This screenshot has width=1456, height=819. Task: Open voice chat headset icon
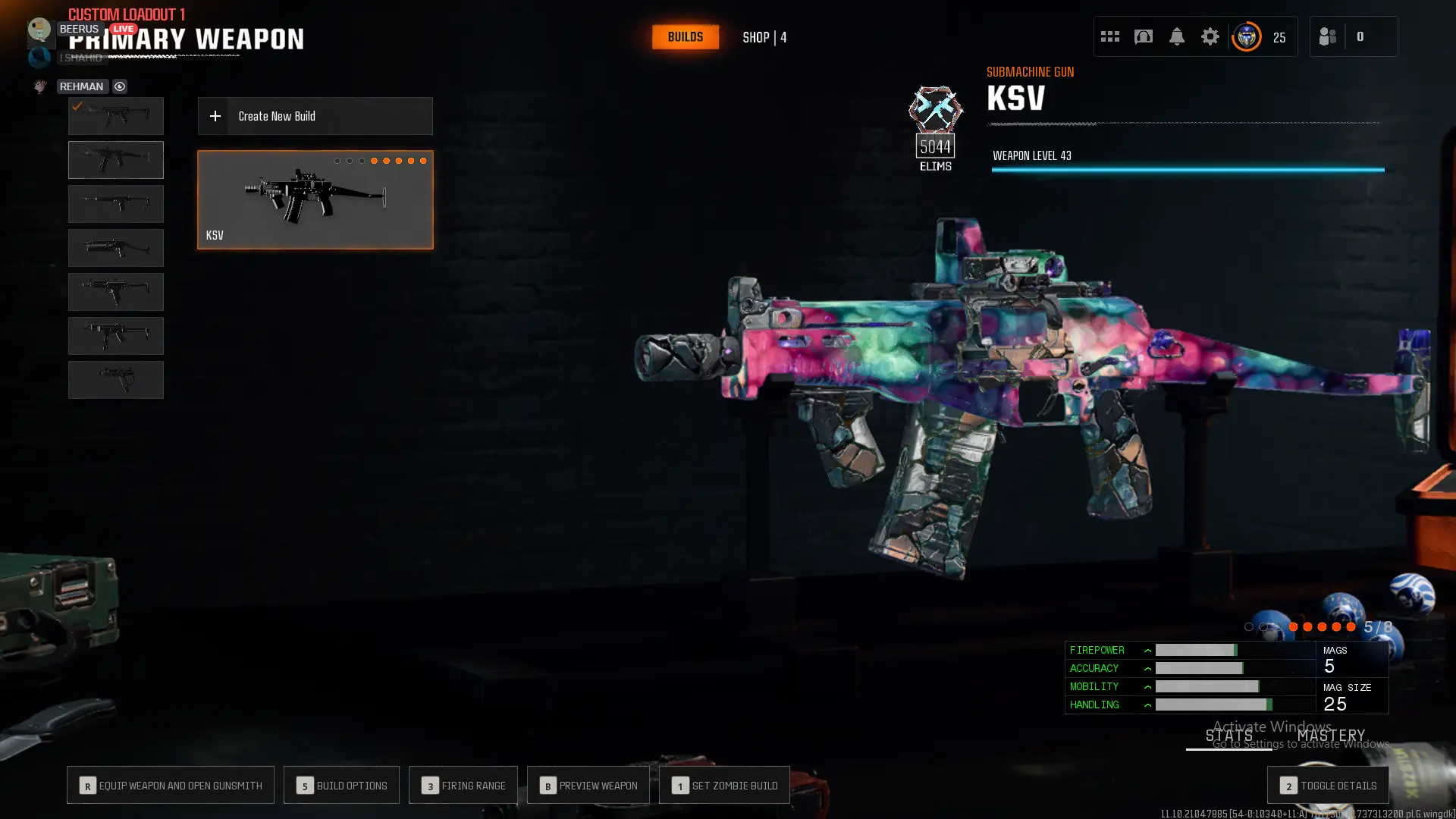[1143, 36]
